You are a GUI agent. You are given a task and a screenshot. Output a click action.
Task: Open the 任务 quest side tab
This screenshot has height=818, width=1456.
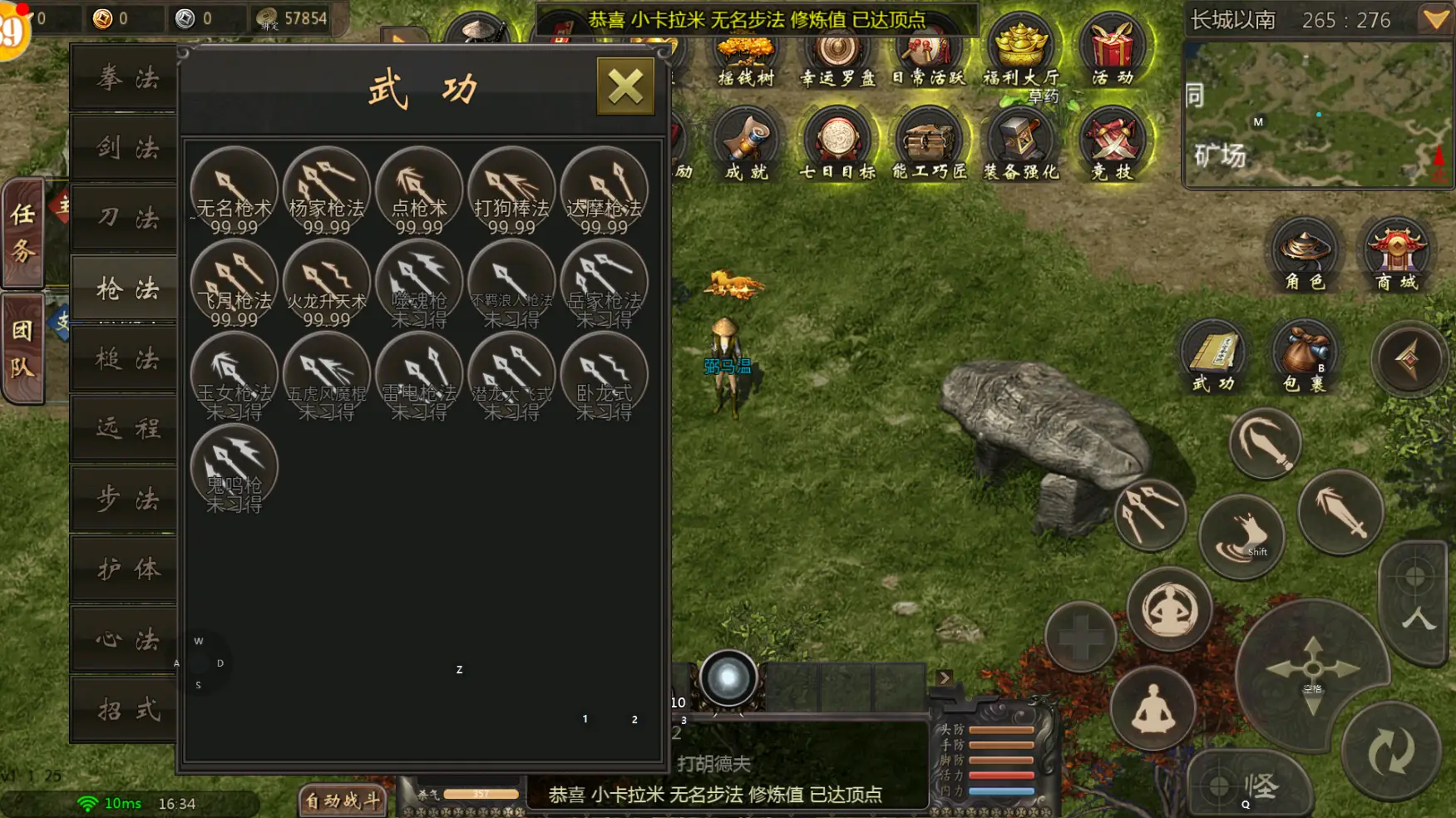23,233
